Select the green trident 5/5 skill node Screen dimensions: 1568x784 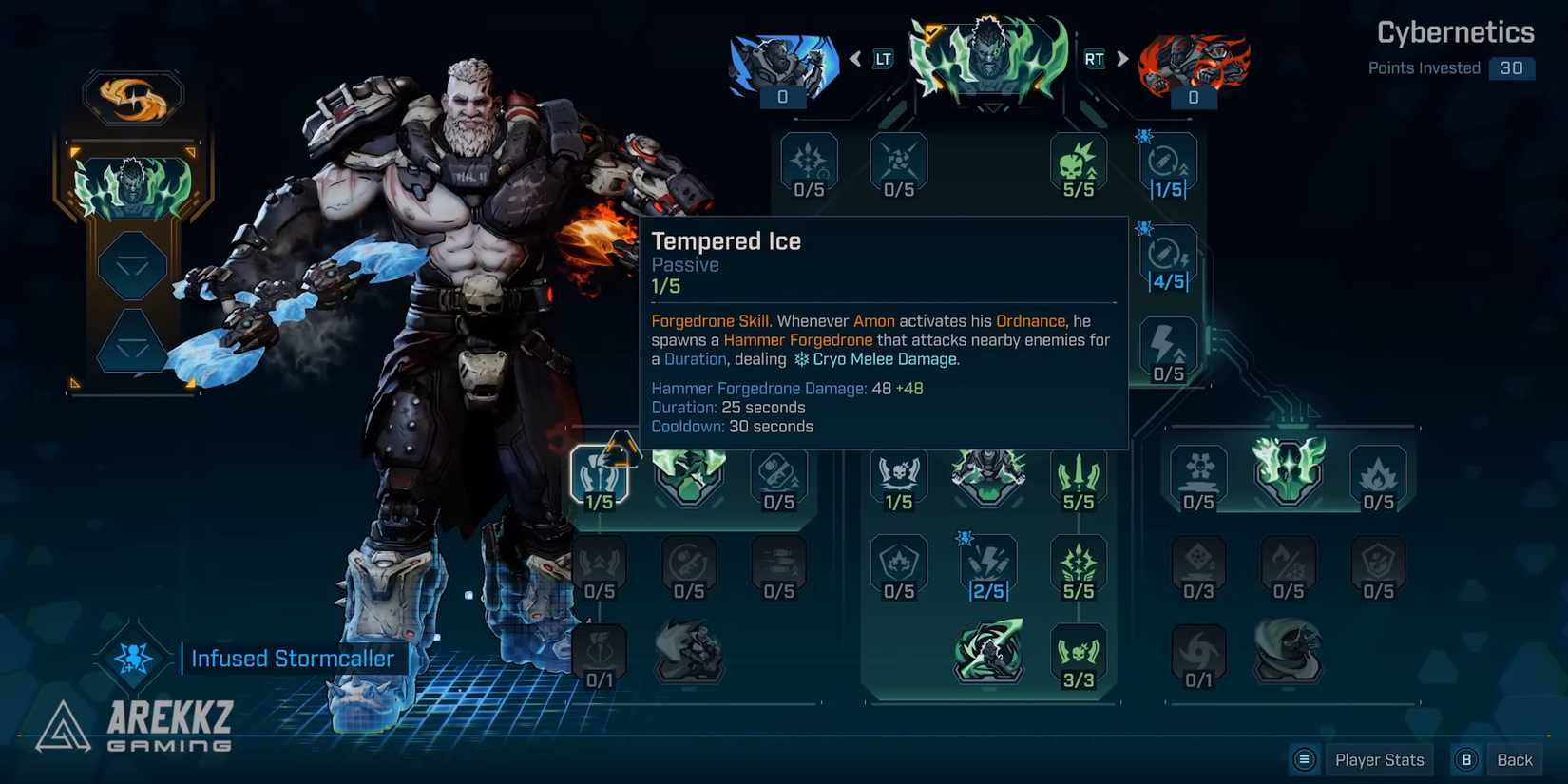pos(1079,475)
